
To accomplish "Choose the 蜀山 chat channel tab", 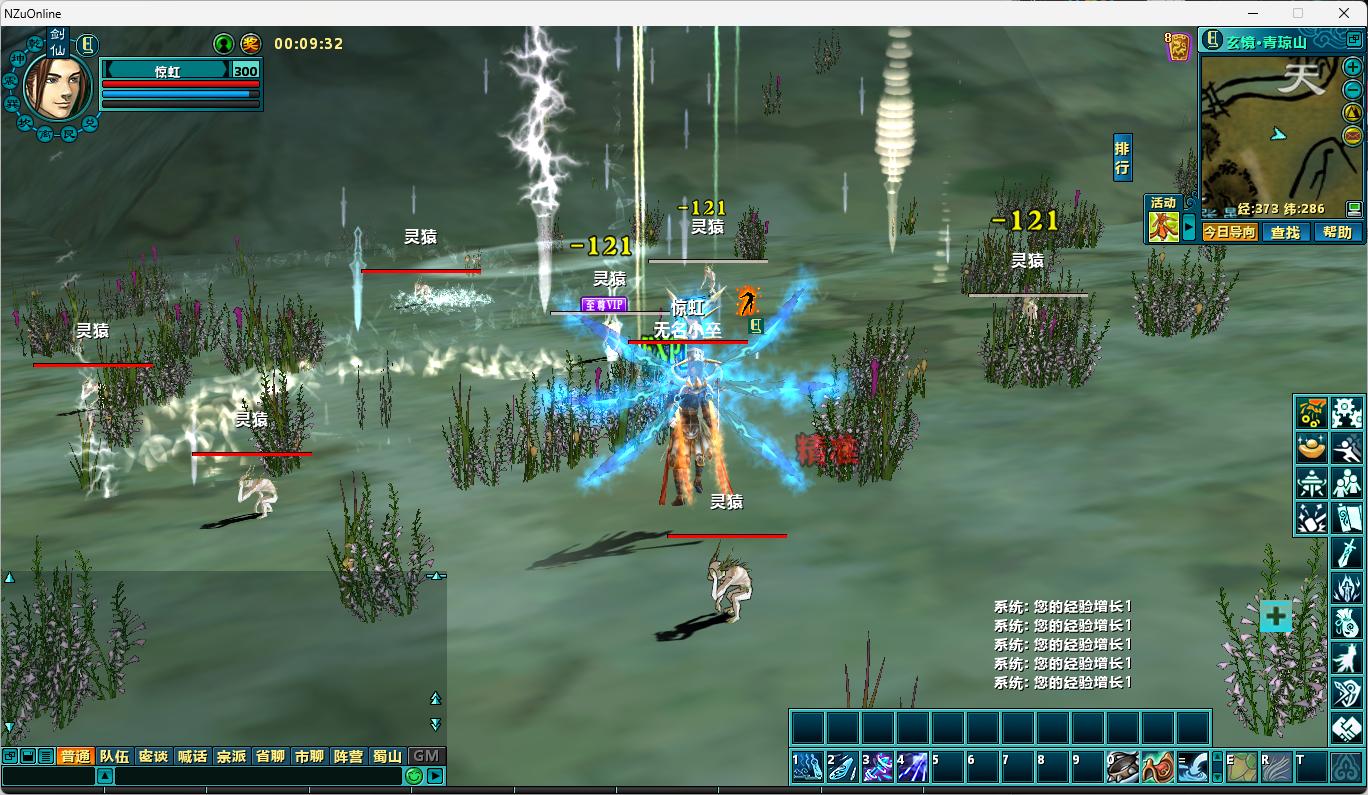I will pos(387,756).
